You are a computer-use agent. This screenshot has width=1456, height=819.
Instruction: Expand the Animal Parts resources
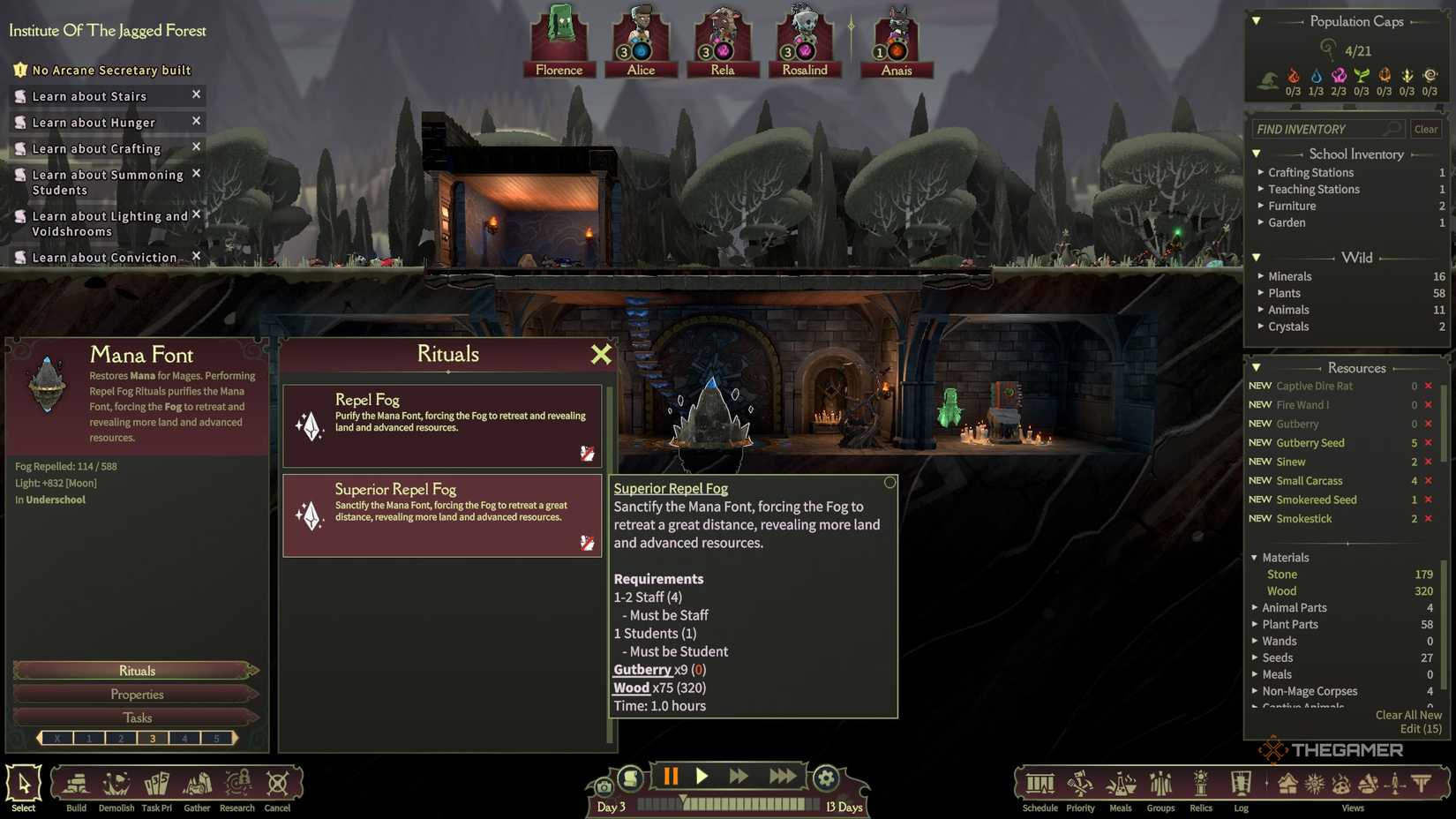[1294, 607]
